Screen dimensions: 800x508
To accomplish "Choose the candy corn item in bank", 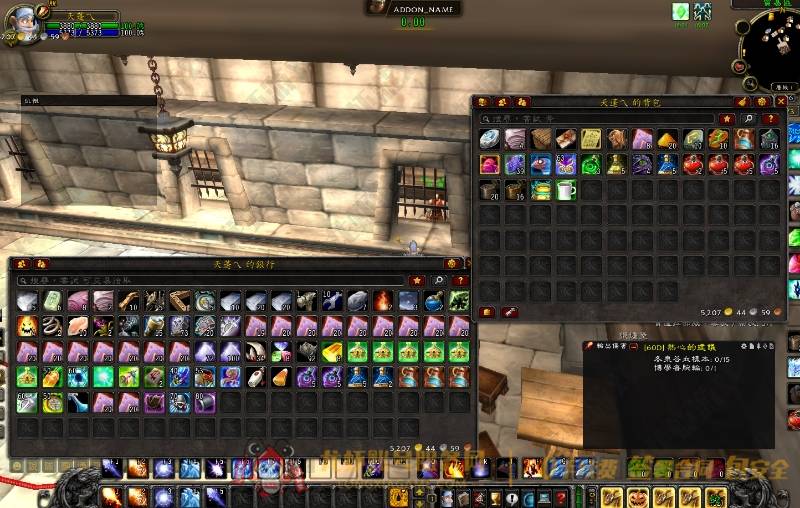I will (x=280, y=377).
